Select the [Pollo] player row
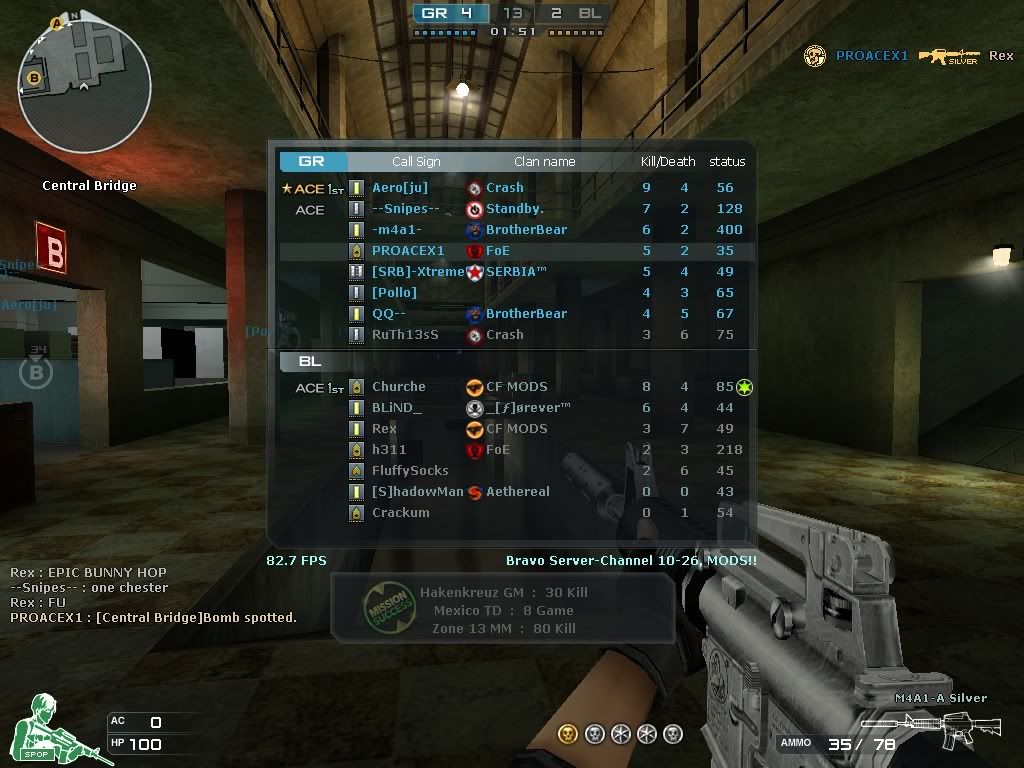Screen dimensions: 1024x768 click(394, 293)
